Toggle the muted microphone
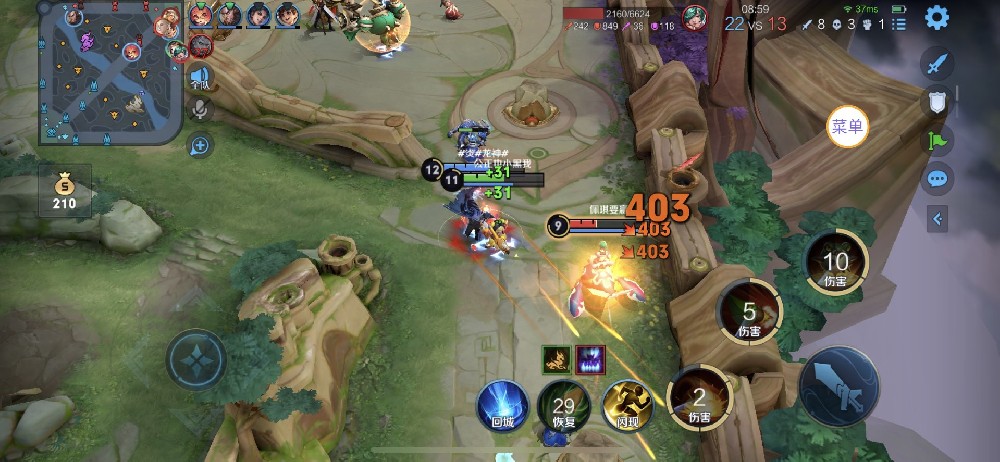 pos(200,108)
